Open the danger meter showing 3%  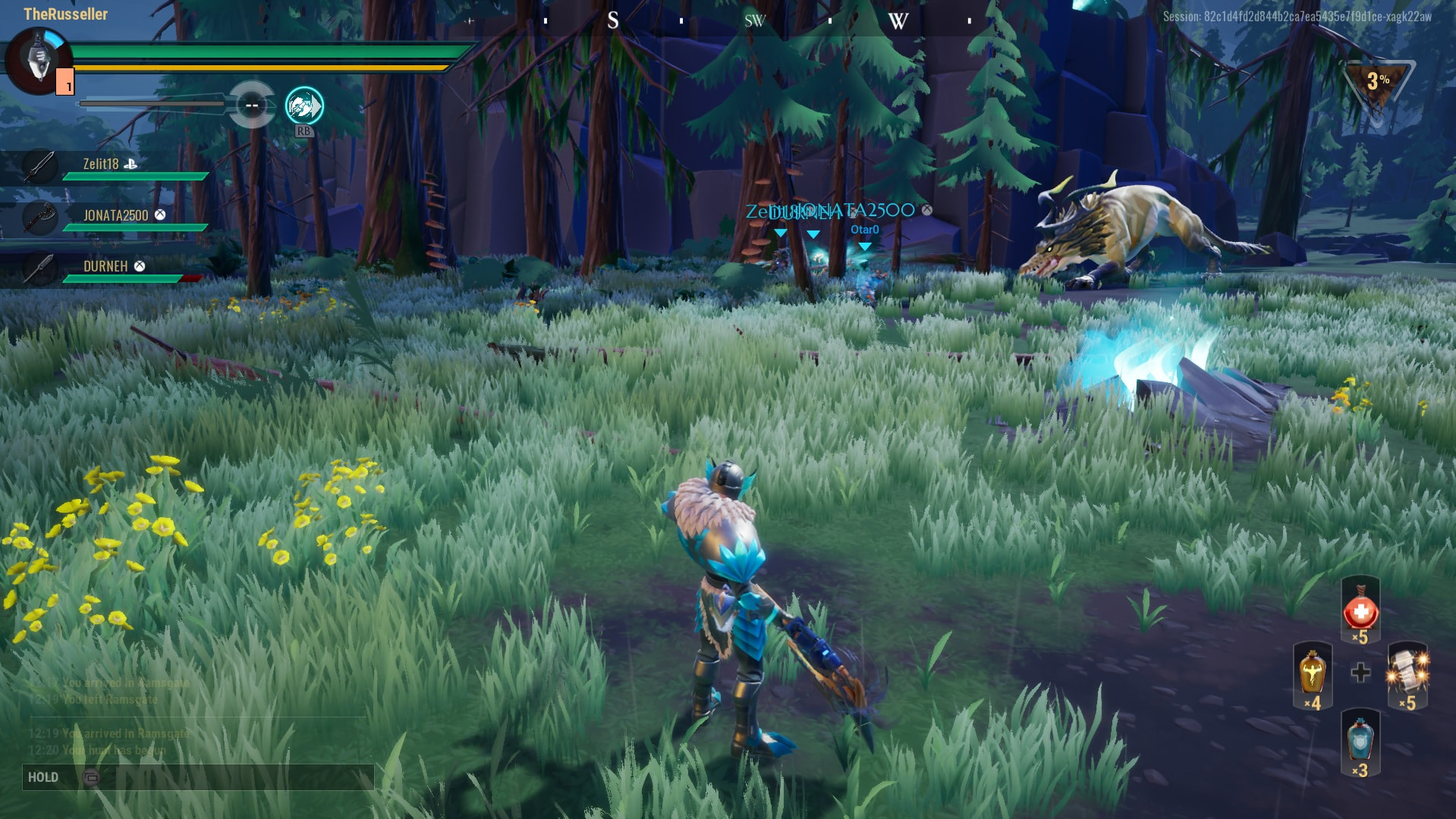click(x=1377, y=83)
